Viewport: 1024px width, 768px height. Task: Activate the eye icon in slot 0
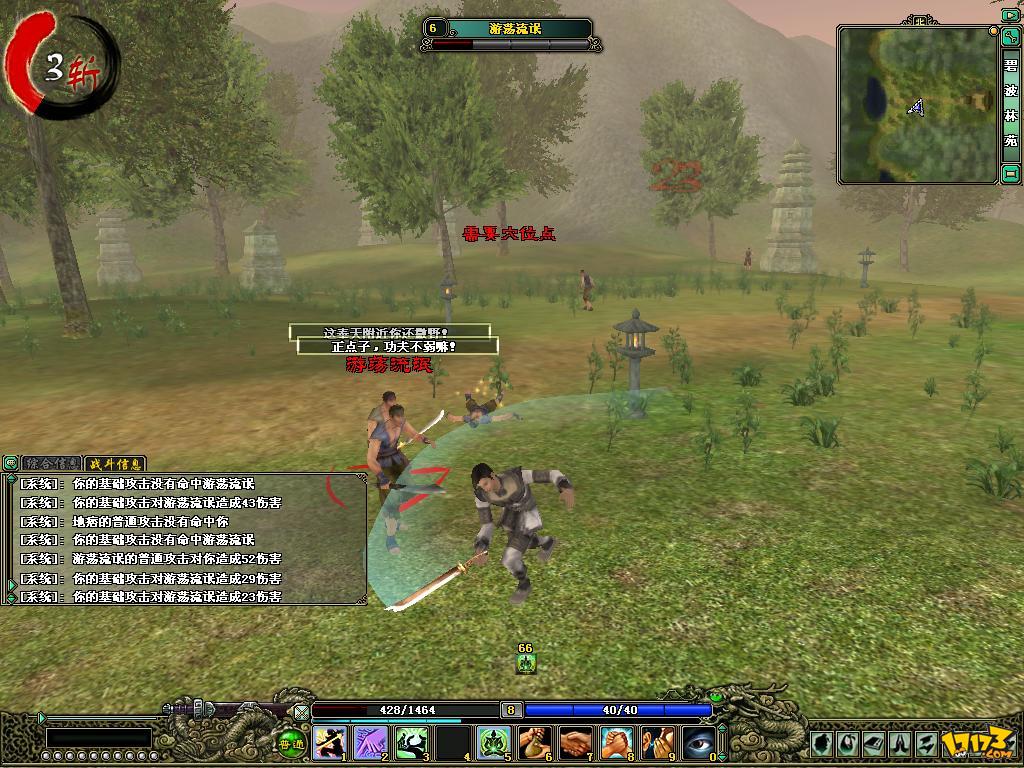pos(698,742)
